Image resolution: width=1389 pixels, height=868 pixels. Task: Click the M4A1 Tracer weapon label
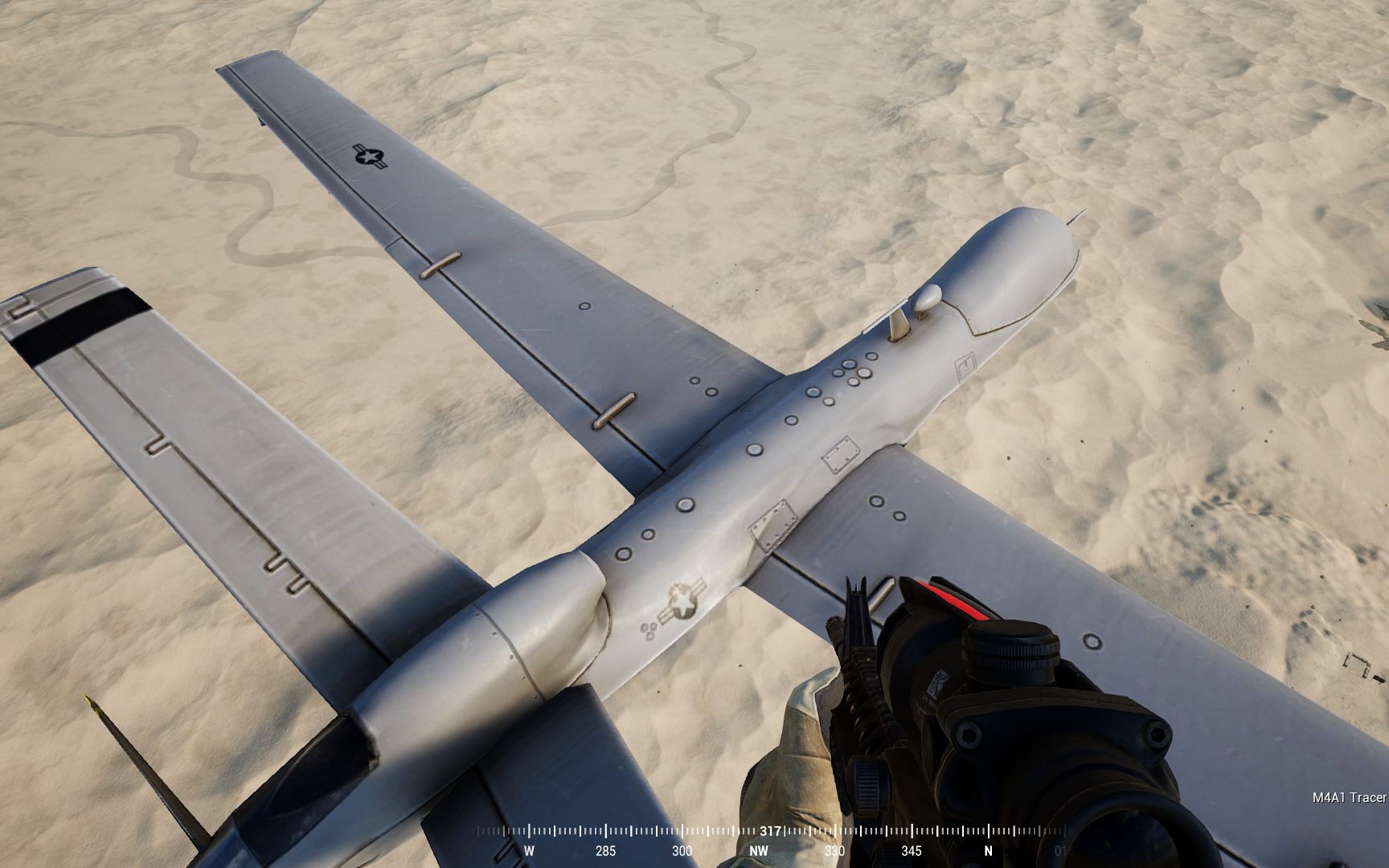click(x=1349, y=797)
